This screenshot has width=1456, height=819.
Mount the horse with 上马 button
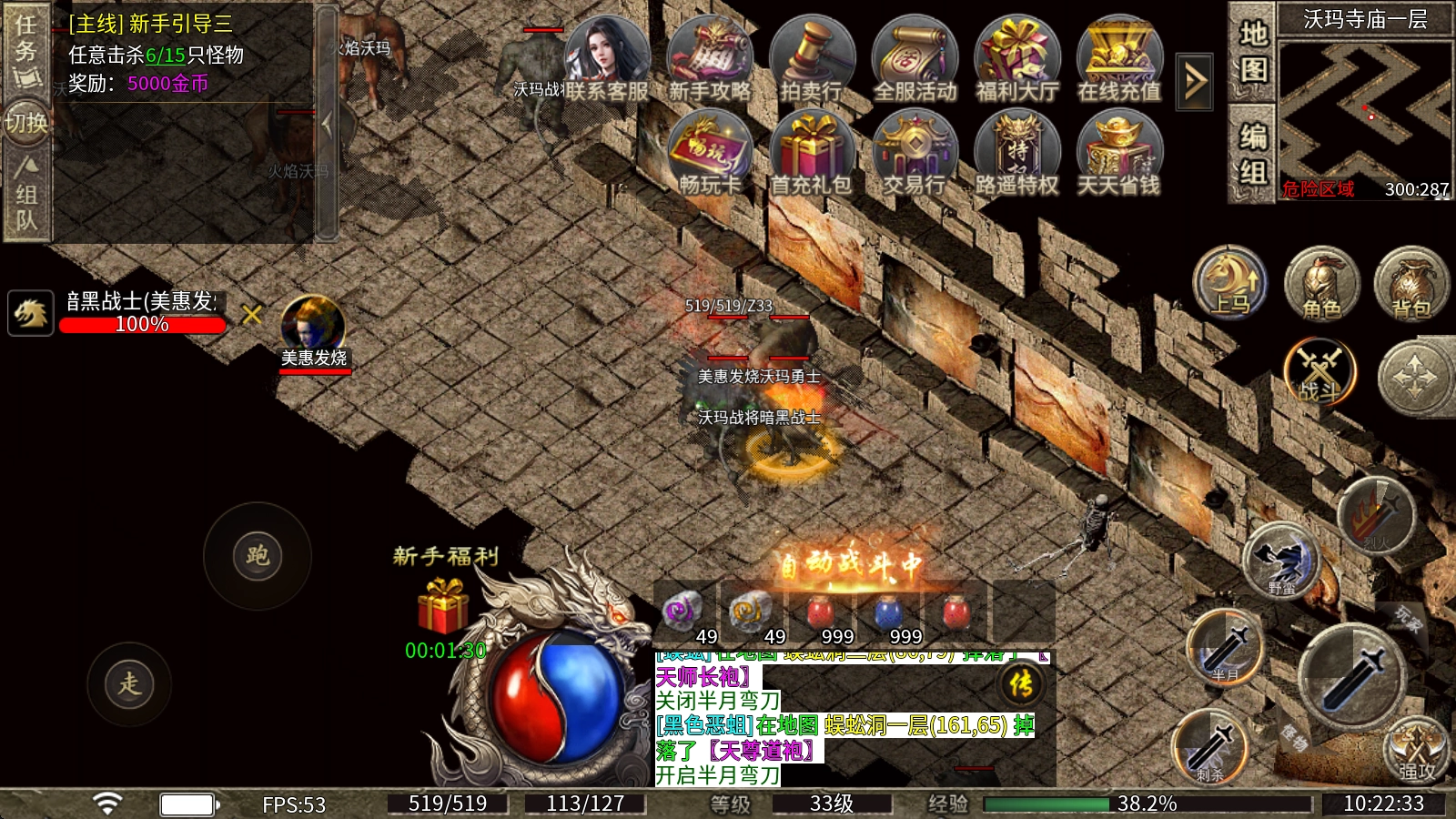(1230, 282)
